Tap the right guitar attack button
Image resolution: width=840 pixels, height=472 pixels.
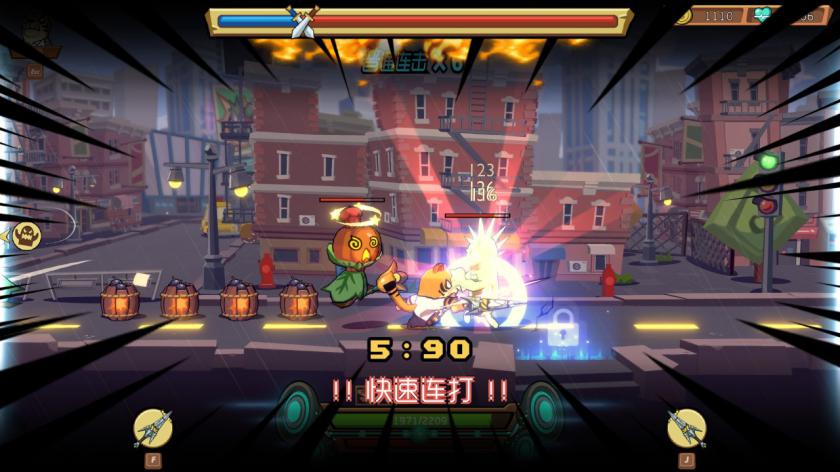point(686,427)
